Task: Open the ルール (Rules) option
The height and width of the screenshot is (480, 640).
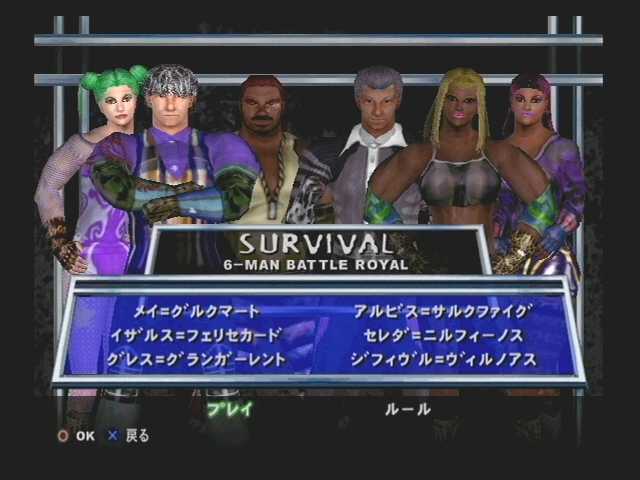Action: point(407,408)
